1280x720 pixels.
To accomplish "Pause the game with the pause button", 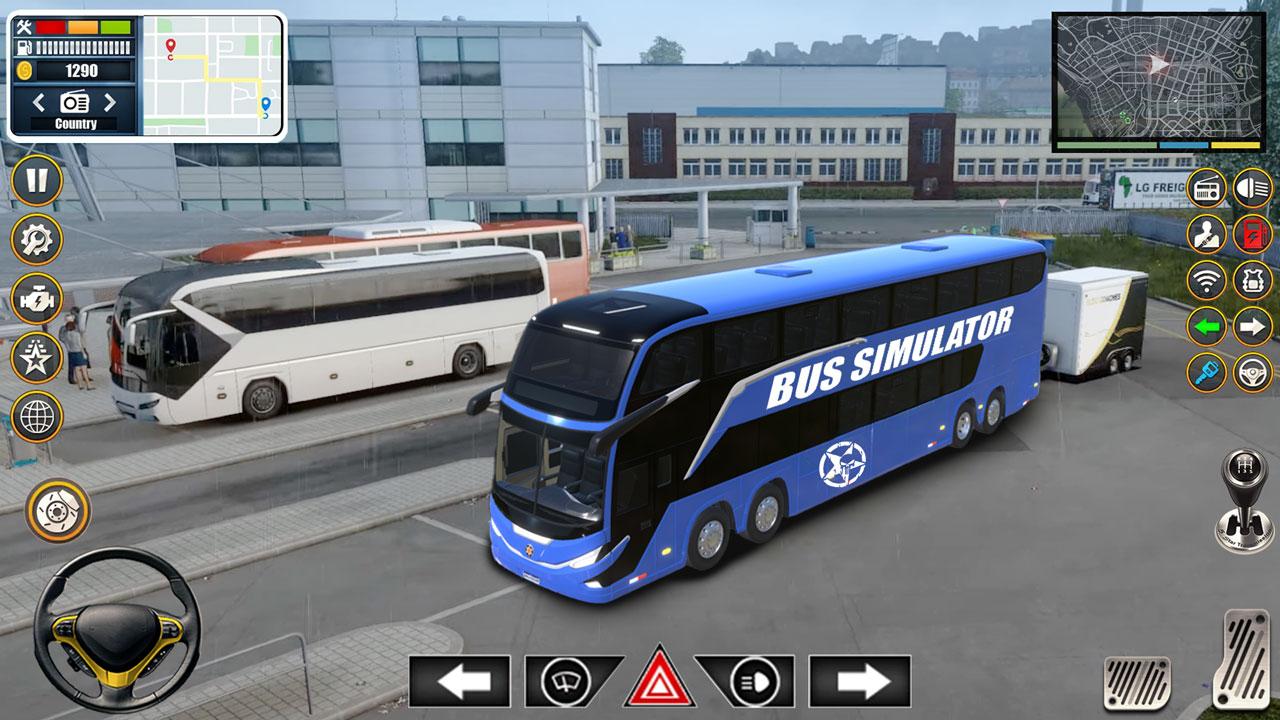I will [37, 181].
